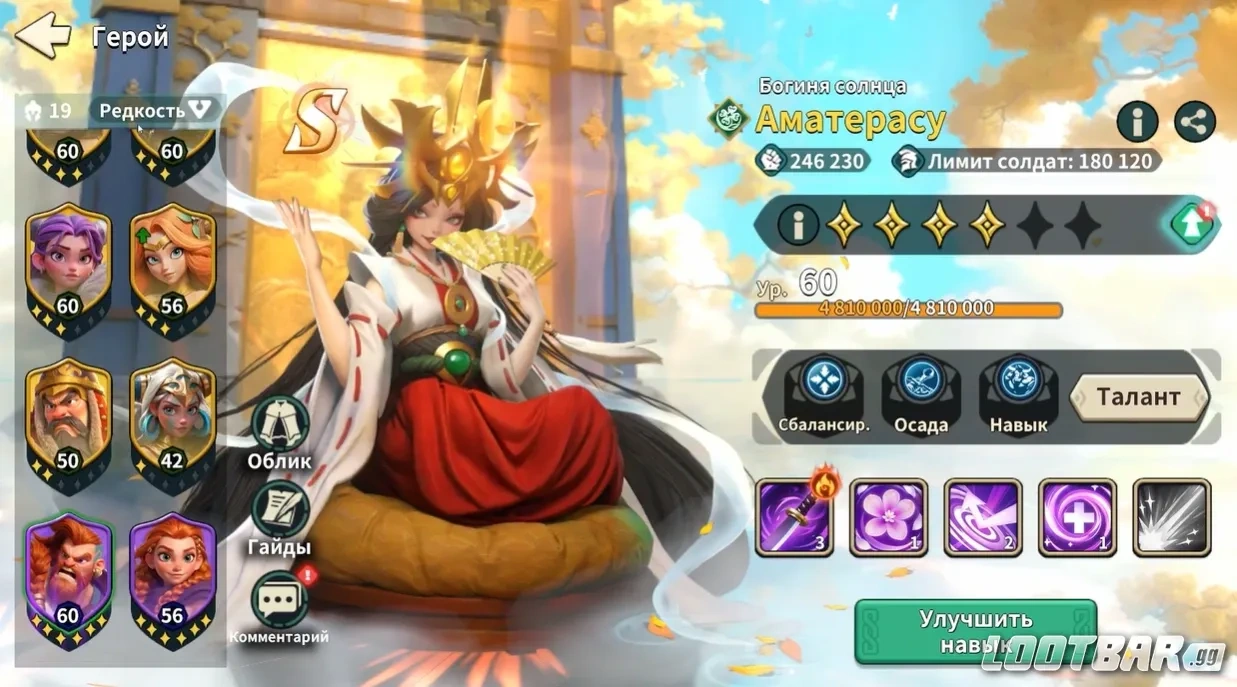Viewport: 1237px width, 687px height.
Task: Share the hero via share icon
Action: point(1195,121)
